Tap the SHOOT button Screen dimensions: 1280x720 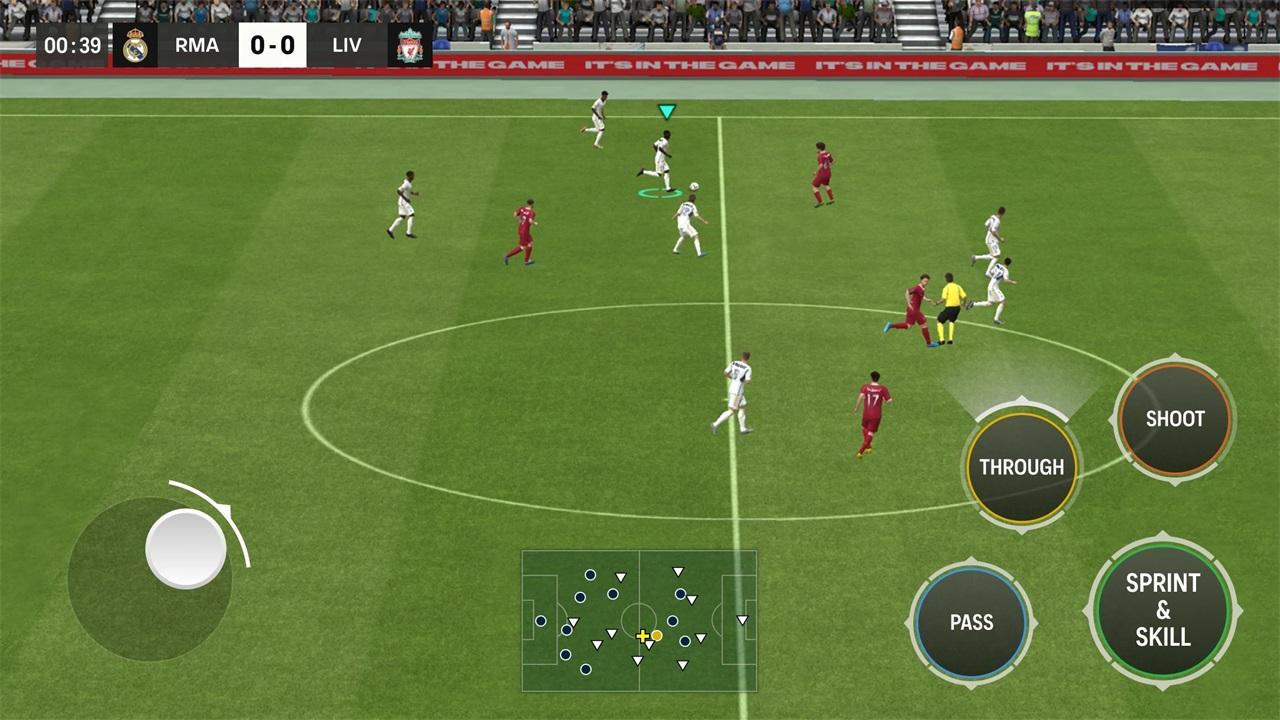tap(1174, 419)
